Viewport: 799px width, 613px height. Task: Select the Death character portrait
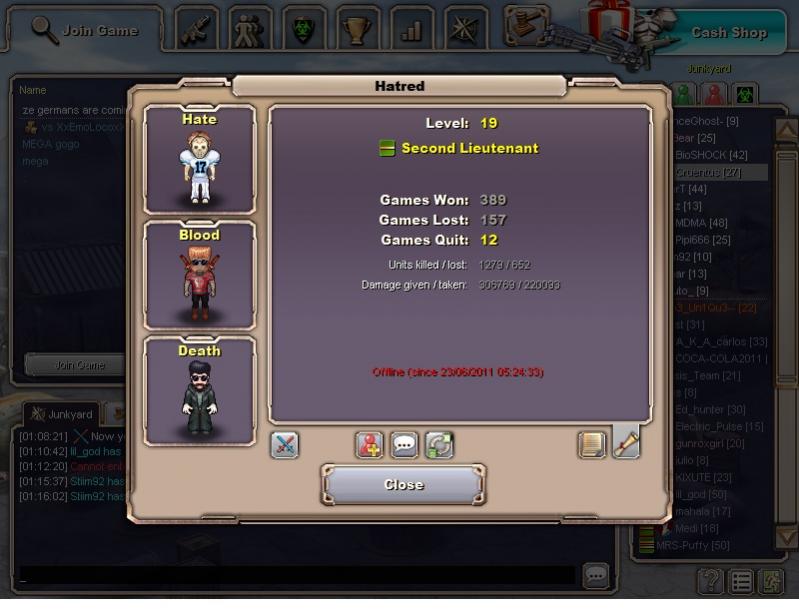point(199,390)
